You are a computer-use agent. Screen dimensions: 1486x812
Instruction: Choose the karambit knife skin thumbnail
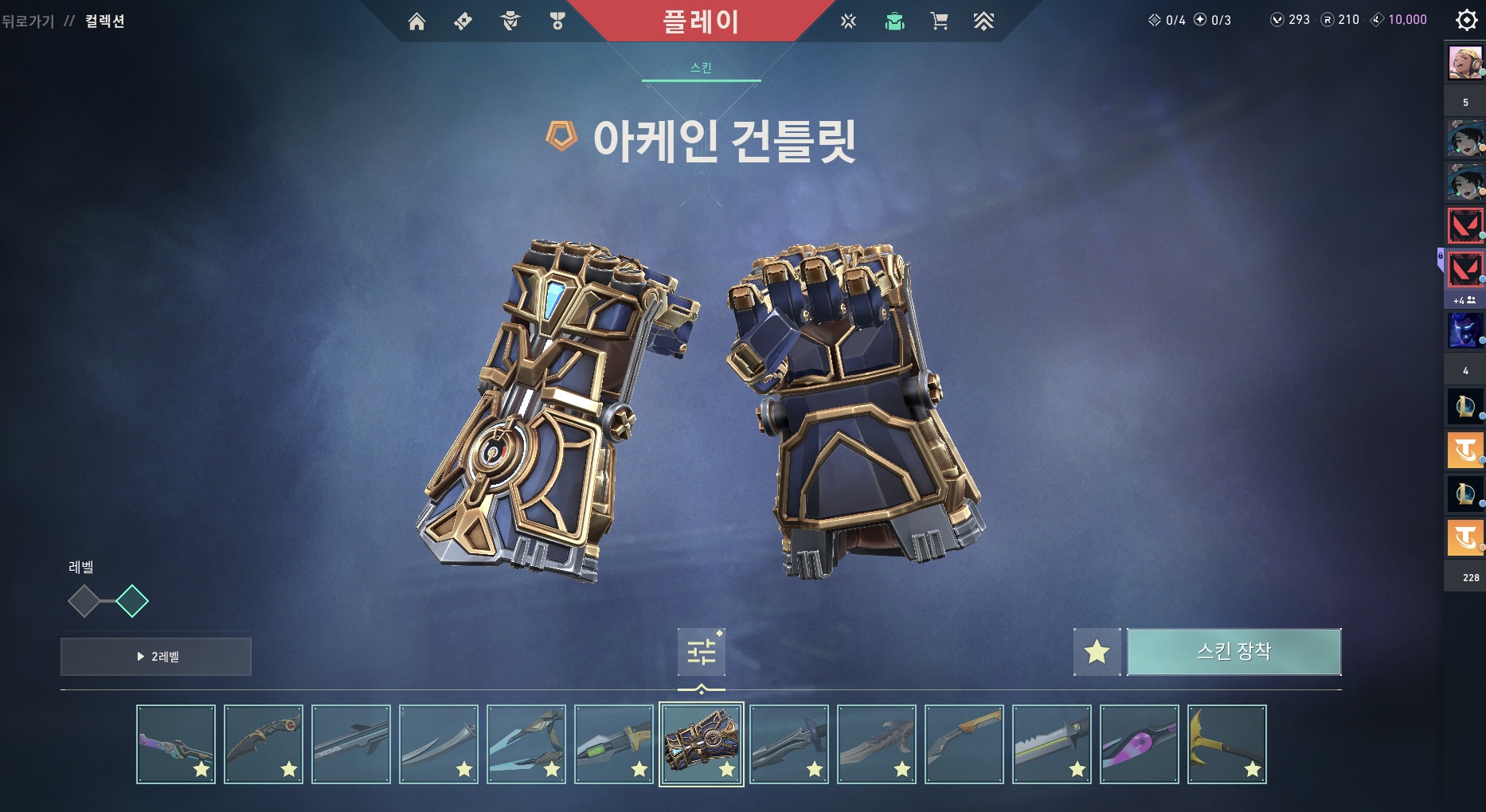click(x=264, y=744)
